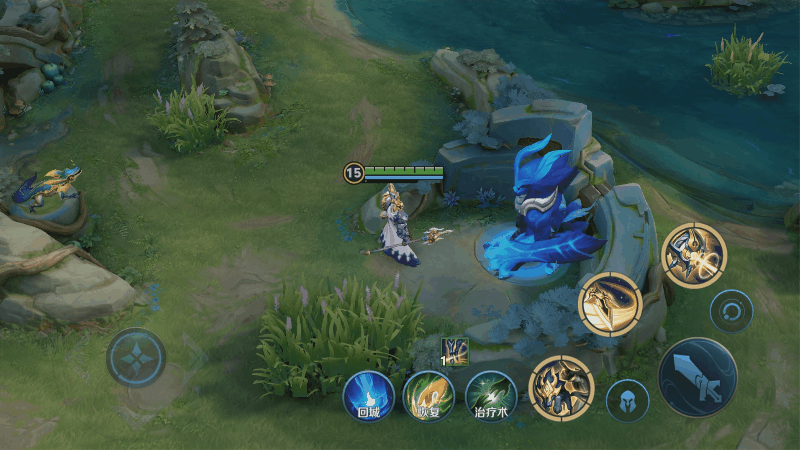Cast the glowing spear ultimate skill
The image size is (800, 450).
click(x=693, y=255)
